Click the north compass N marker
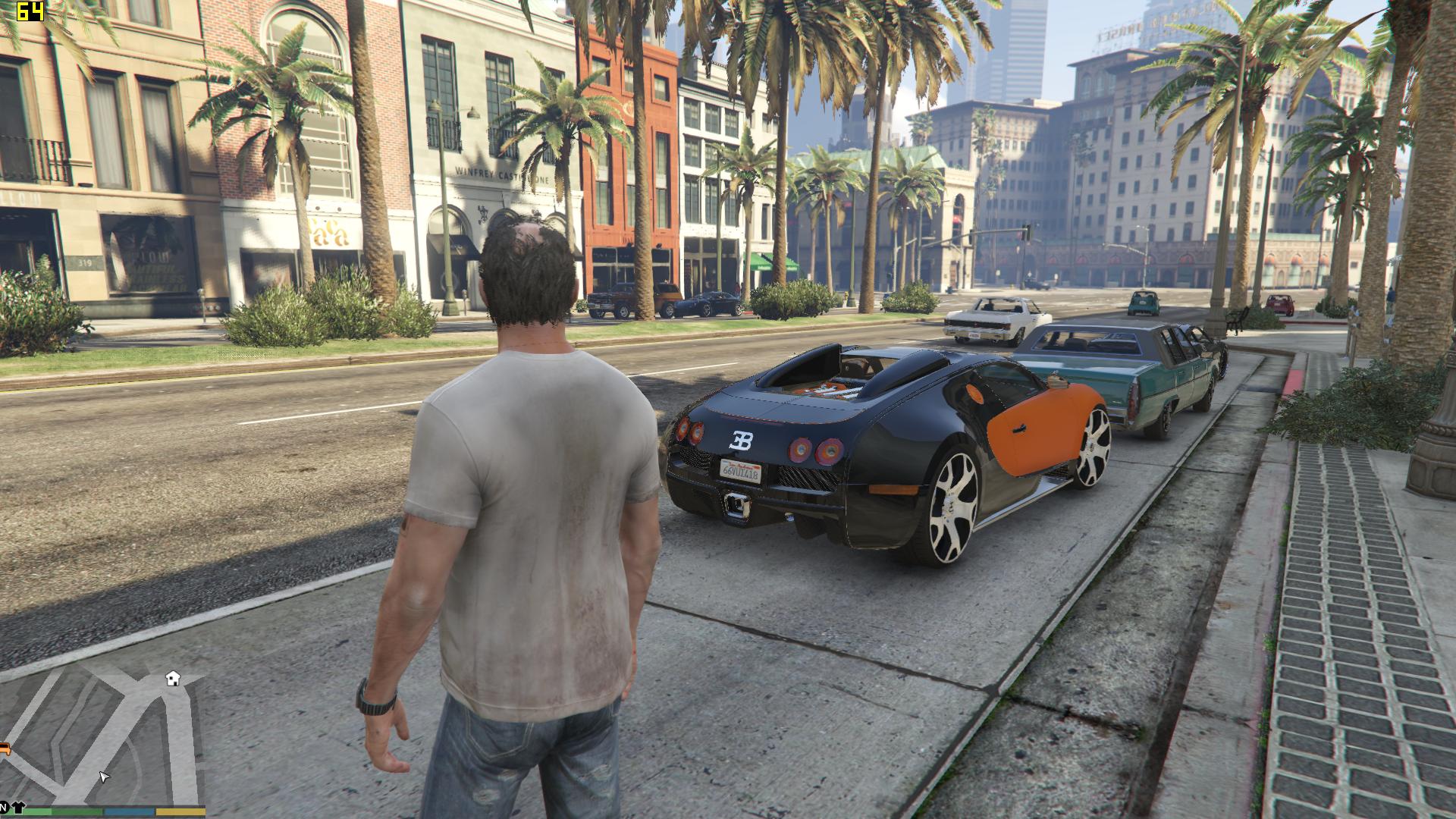Viewport: 1456px width, 819px height. pyautogui.click(x=3, y=806)
